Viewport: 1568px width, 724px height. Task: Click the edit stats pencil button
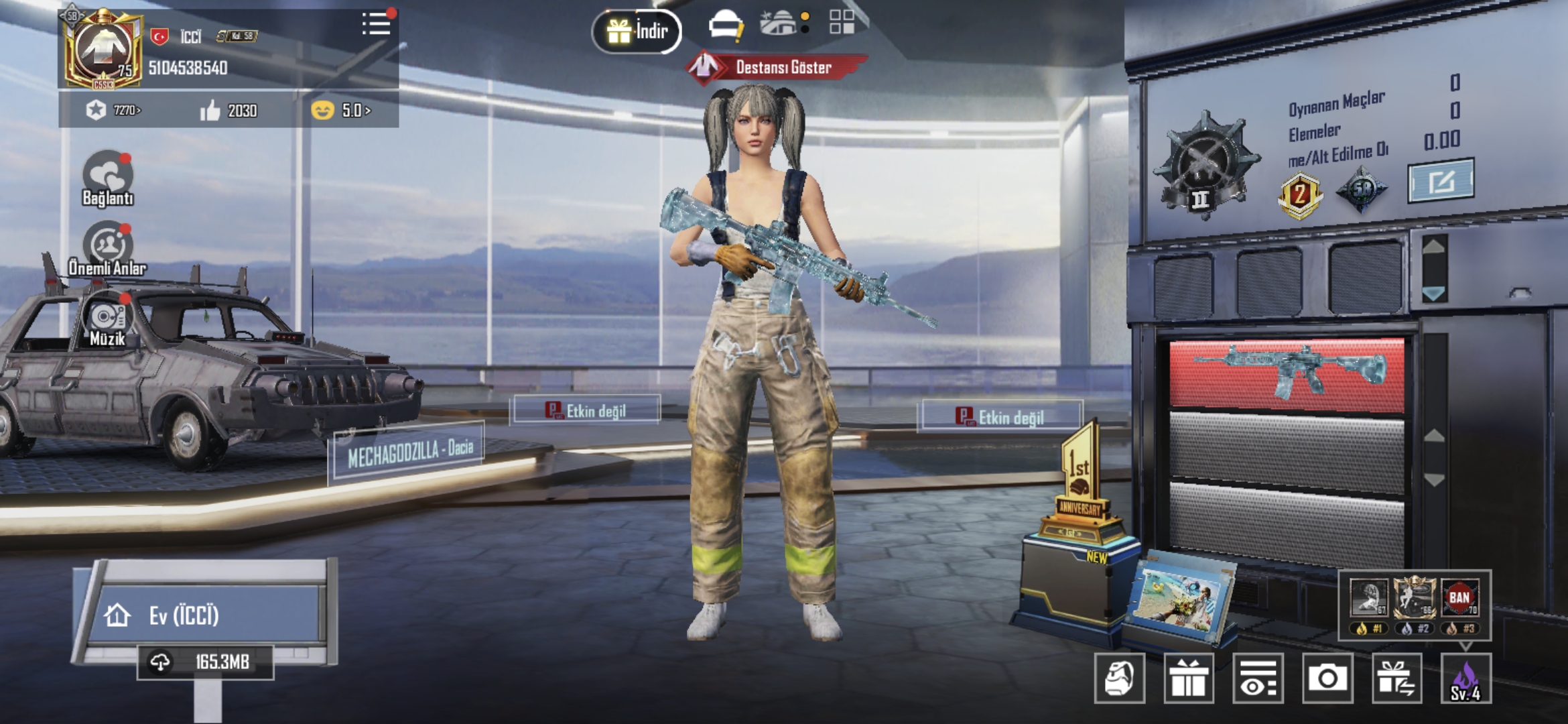(x=1441, y=181)
